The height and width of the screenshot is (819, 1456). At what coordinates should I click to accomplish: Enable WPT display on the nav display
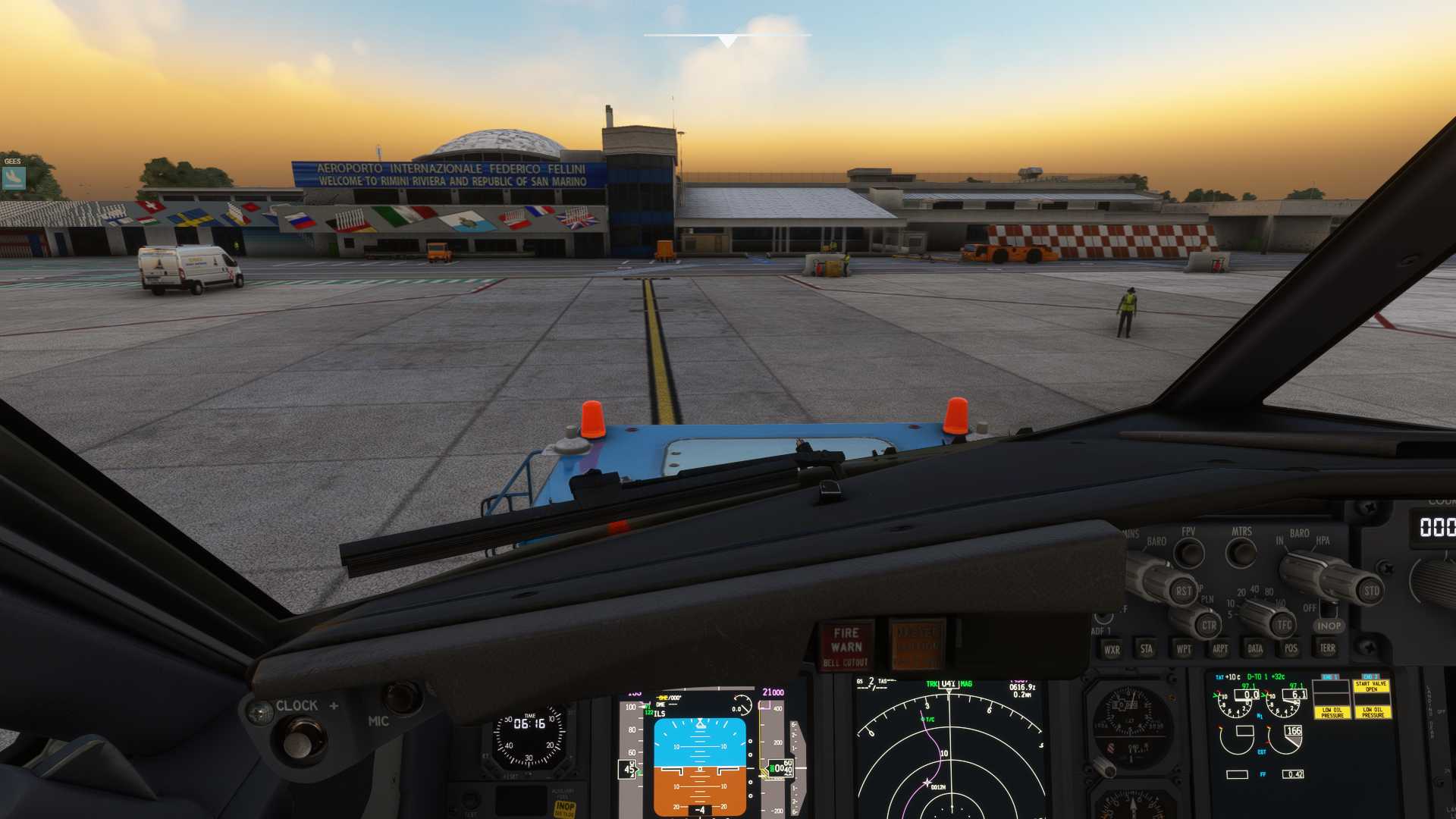(x=1183, y=649)
